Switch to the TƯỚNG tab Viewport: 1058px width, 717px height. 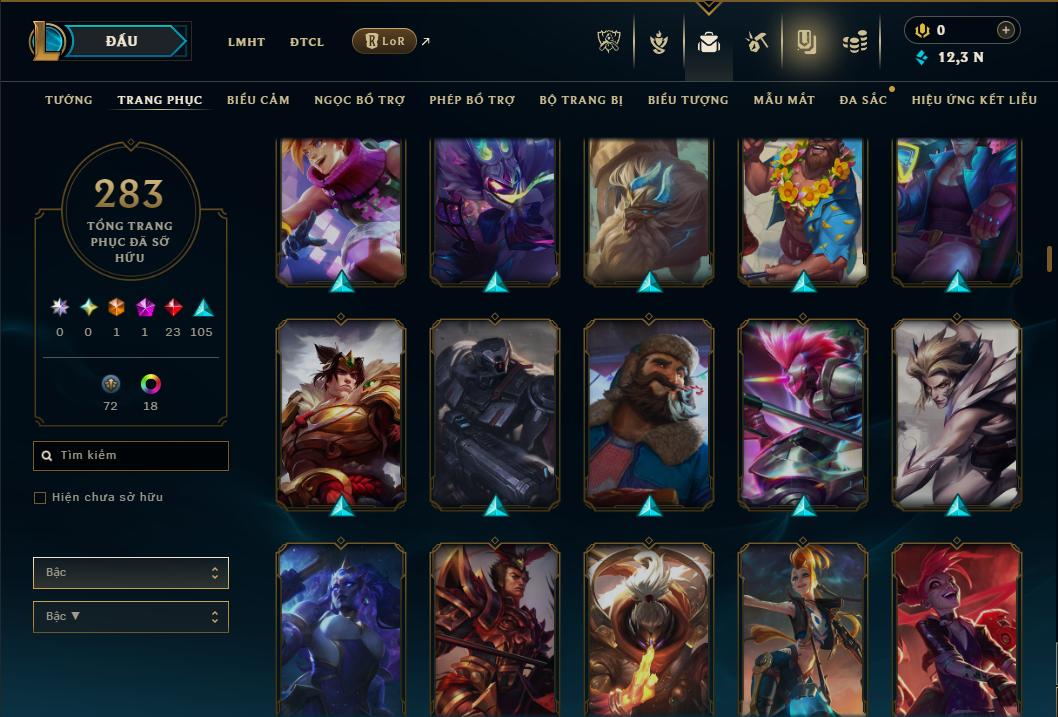click(x=69, y=100)
